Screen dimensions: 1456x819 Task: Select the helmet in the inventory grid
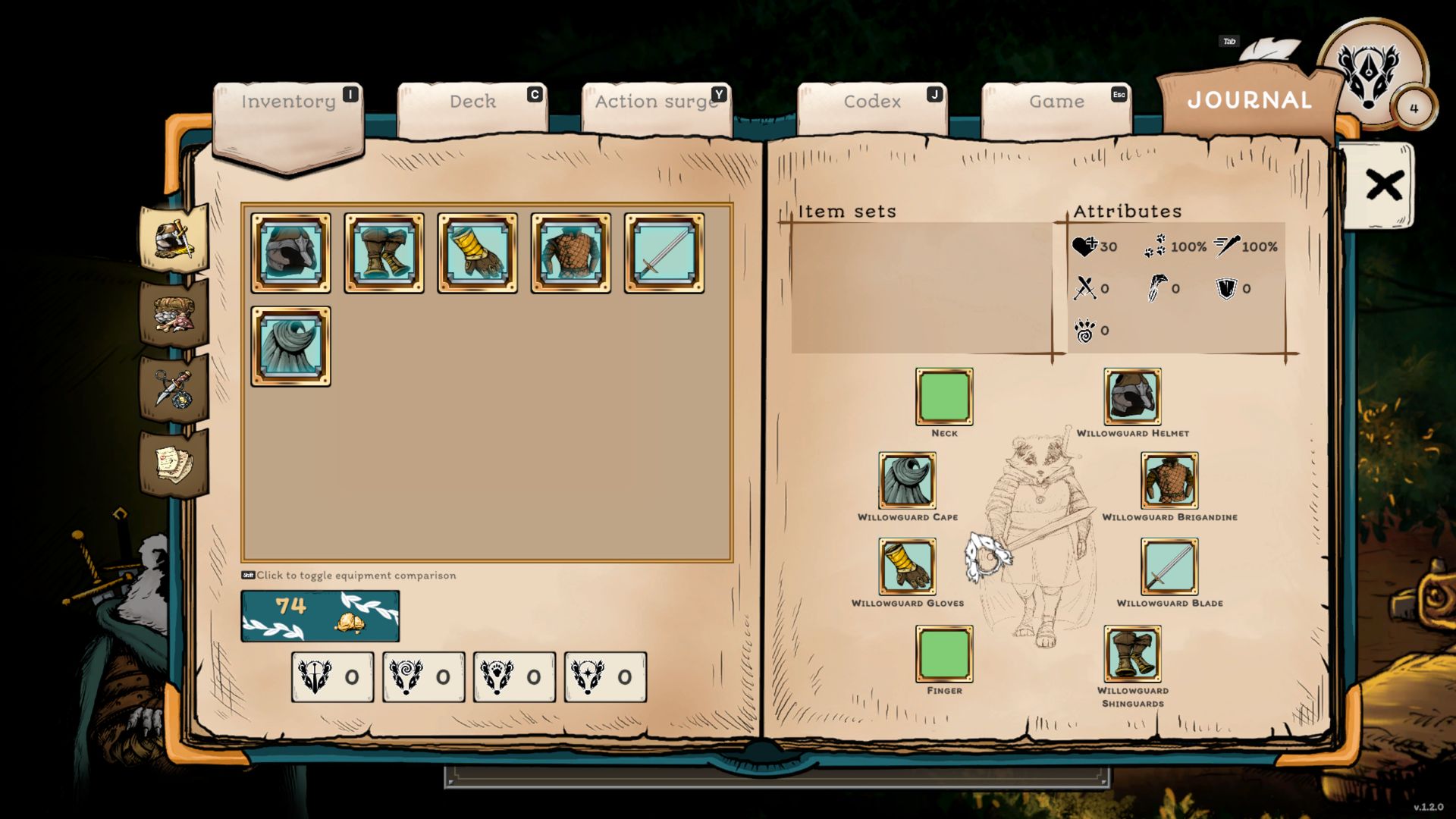291,253
